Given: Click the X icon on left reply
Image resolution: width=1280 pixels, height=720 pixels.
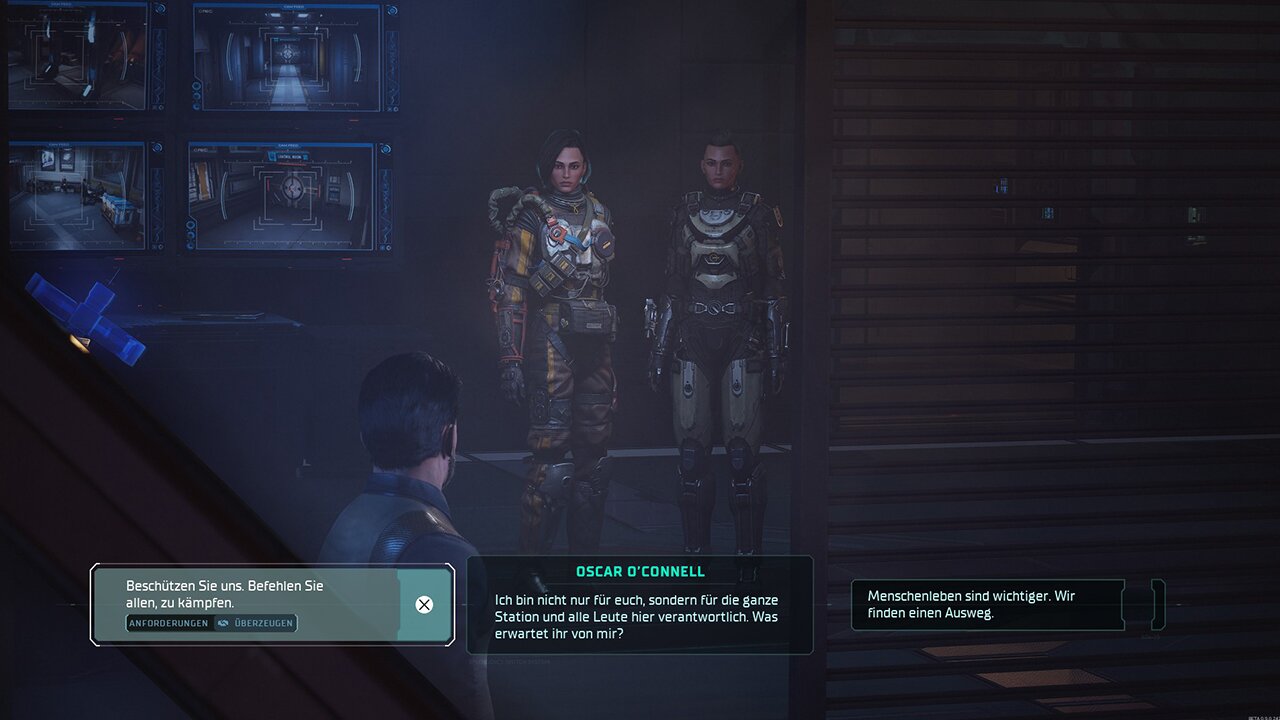Looking at the screenshot, I should point(424,604).
